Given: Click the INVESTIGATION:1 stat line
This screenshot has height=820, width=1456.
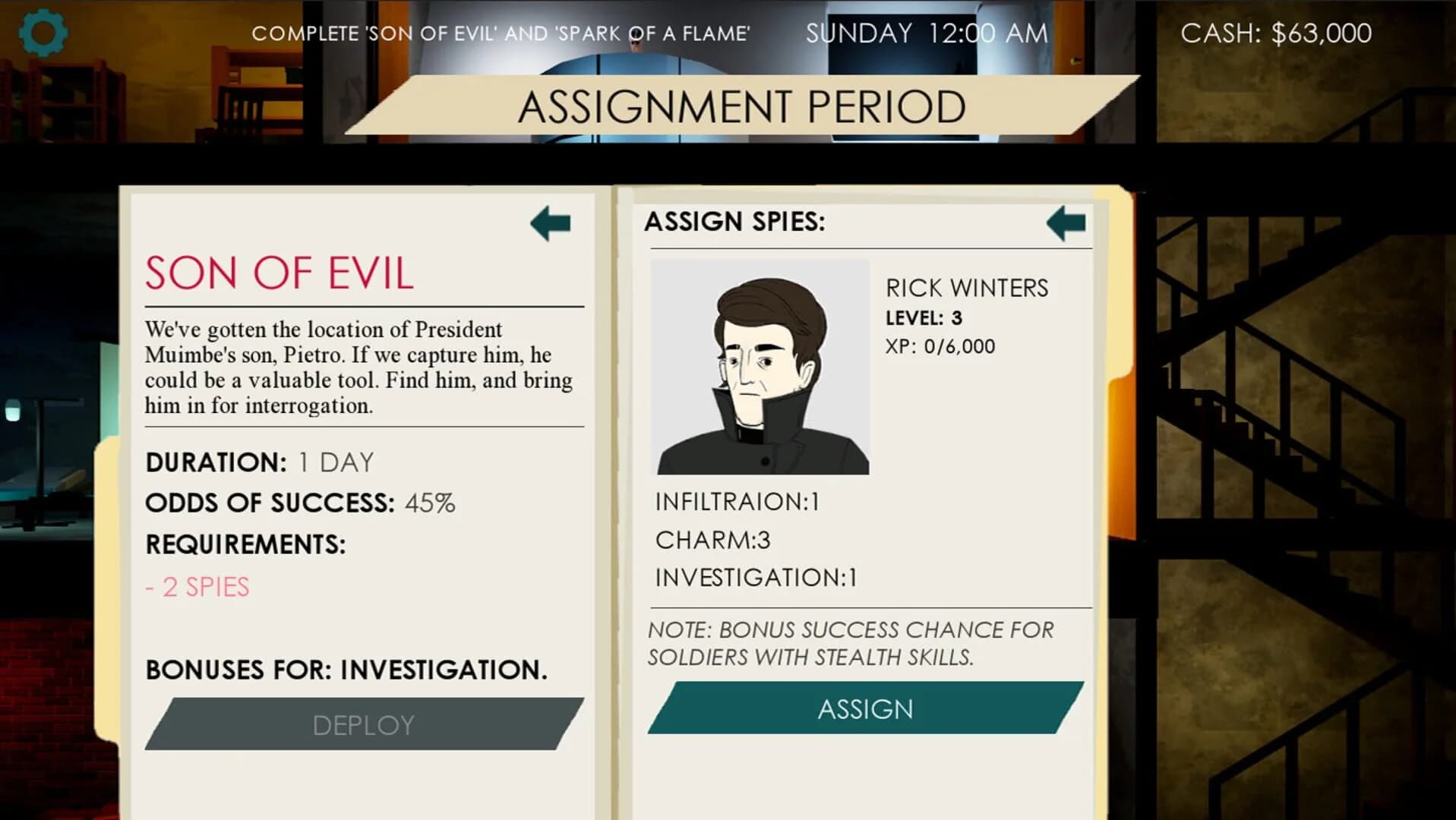Looking at the screenshot, I should [x=754, y=578].
